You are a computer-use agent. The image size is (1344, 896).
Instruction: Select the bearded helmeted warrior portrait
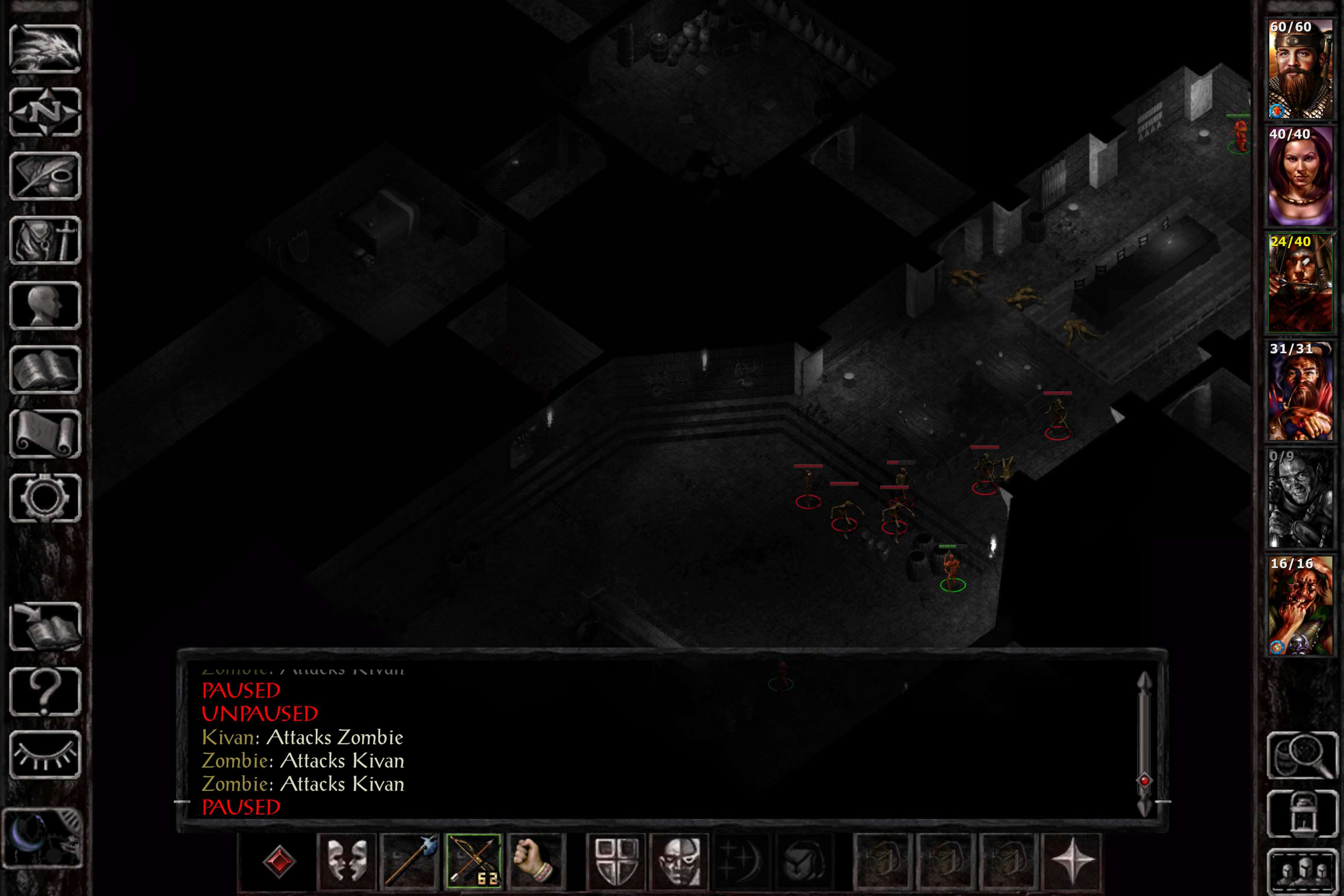pos(1300,69)
